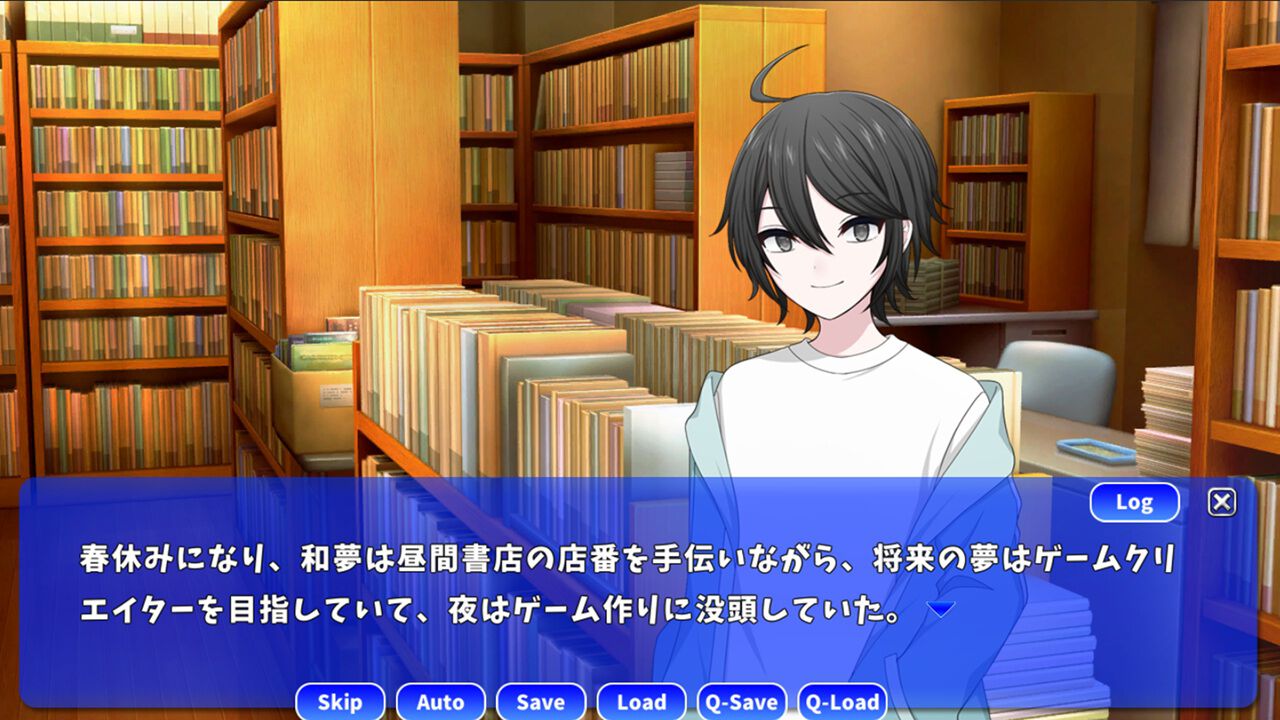This screenshot has height=720, width=1280.
Task: Select Skip from the bottom toolbar
Action: [x=340, y=702]
